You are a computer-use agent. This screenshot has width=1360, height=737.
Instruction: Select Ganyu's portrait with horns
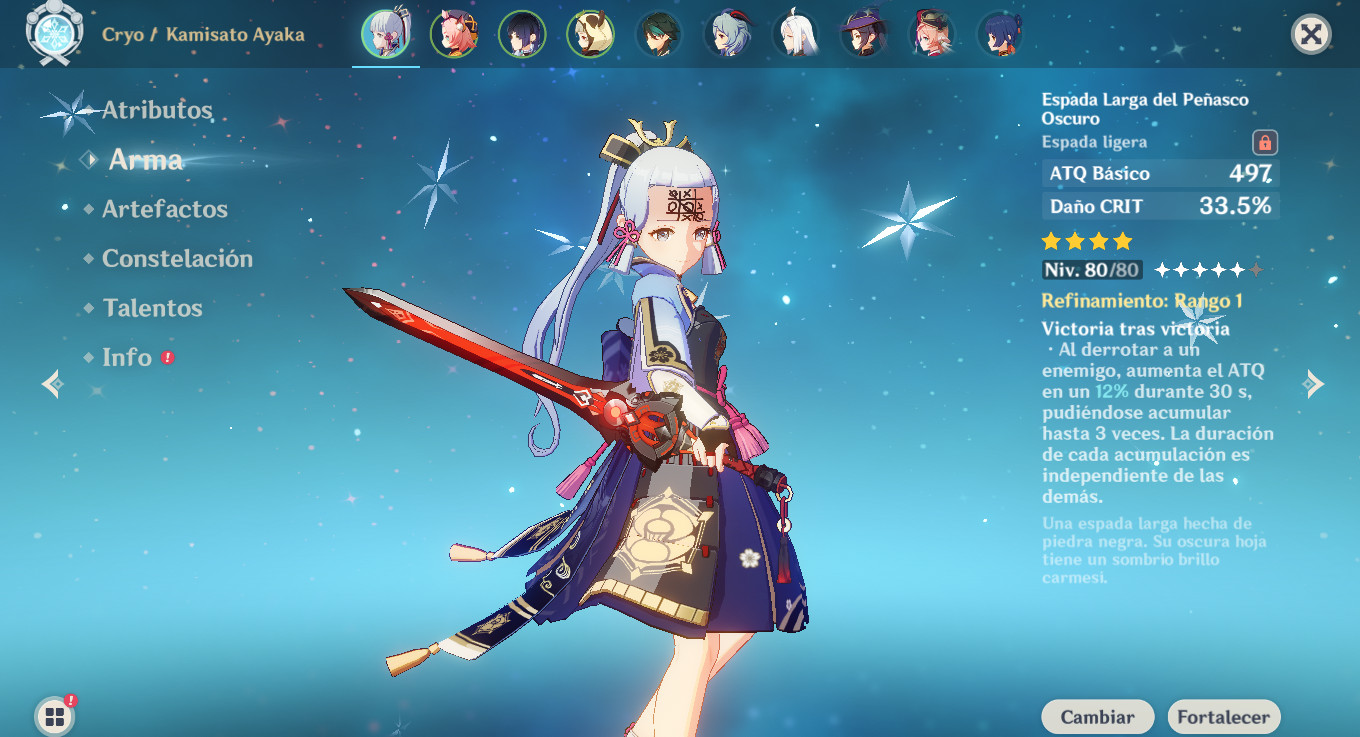727,33
